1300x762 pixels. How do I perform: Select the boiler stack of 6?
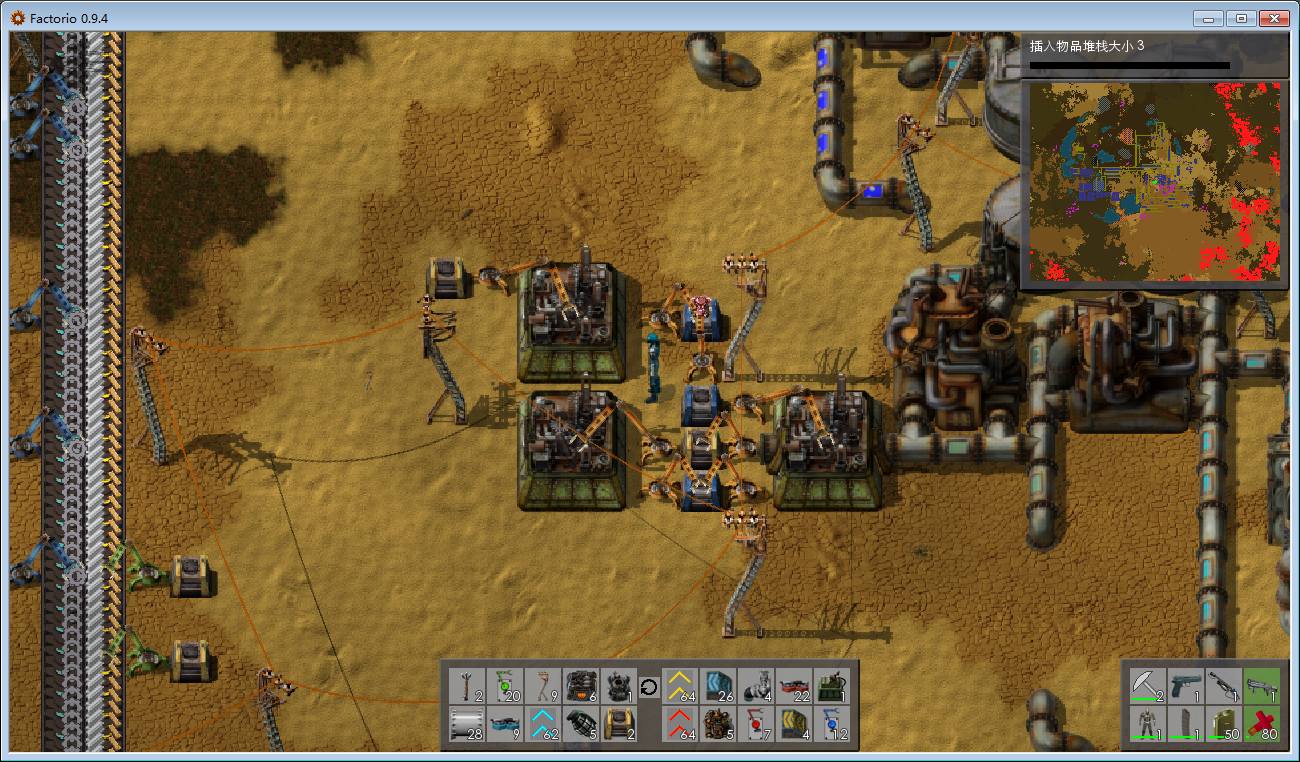581,686
